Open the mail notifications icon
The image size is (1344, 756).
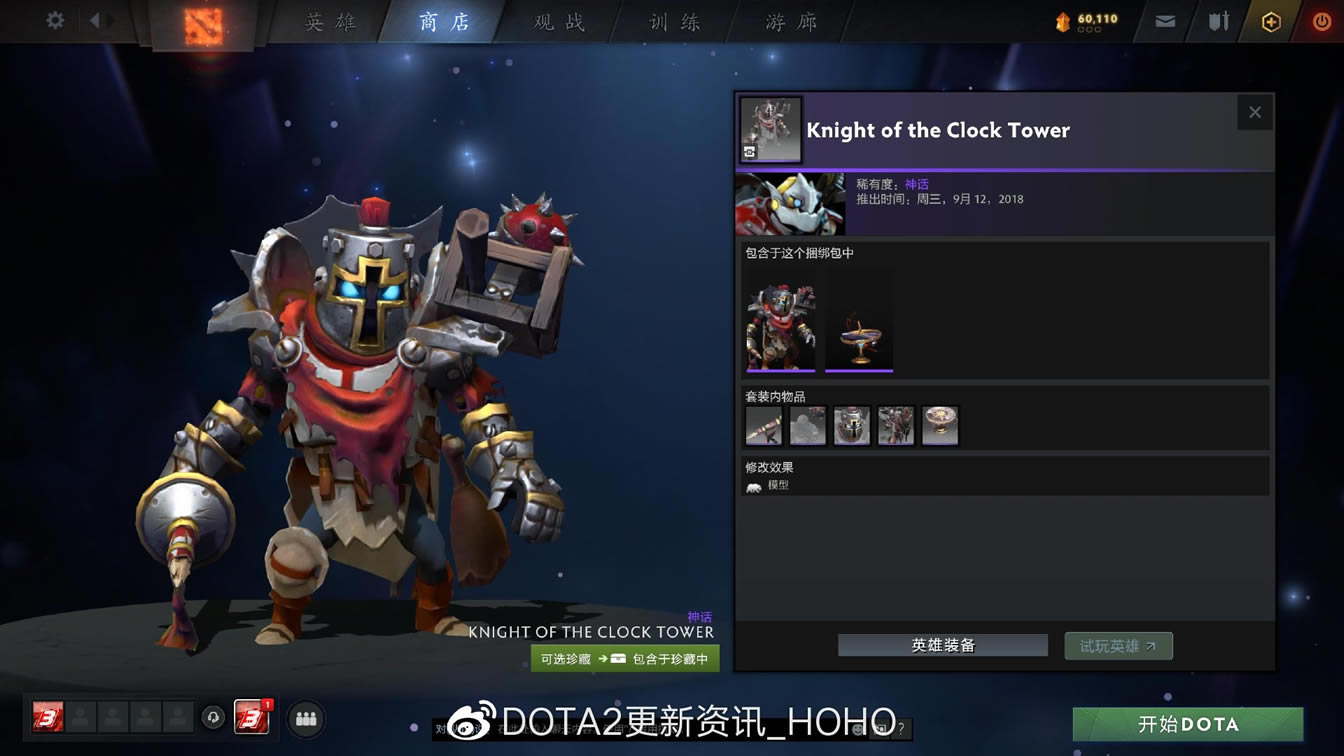click(x=1164, y=20)
